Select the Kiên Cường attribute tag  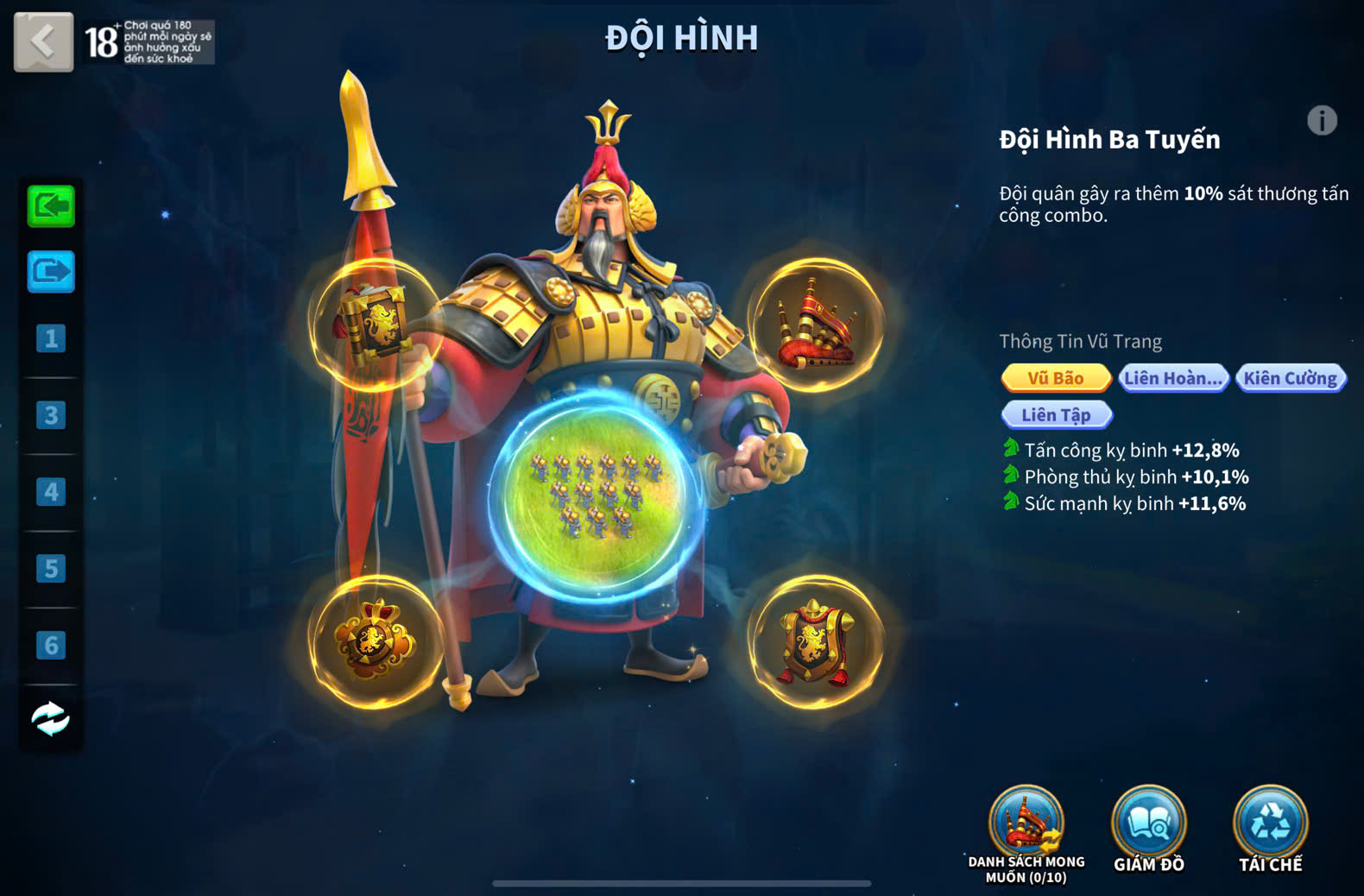pos(1291,378)
